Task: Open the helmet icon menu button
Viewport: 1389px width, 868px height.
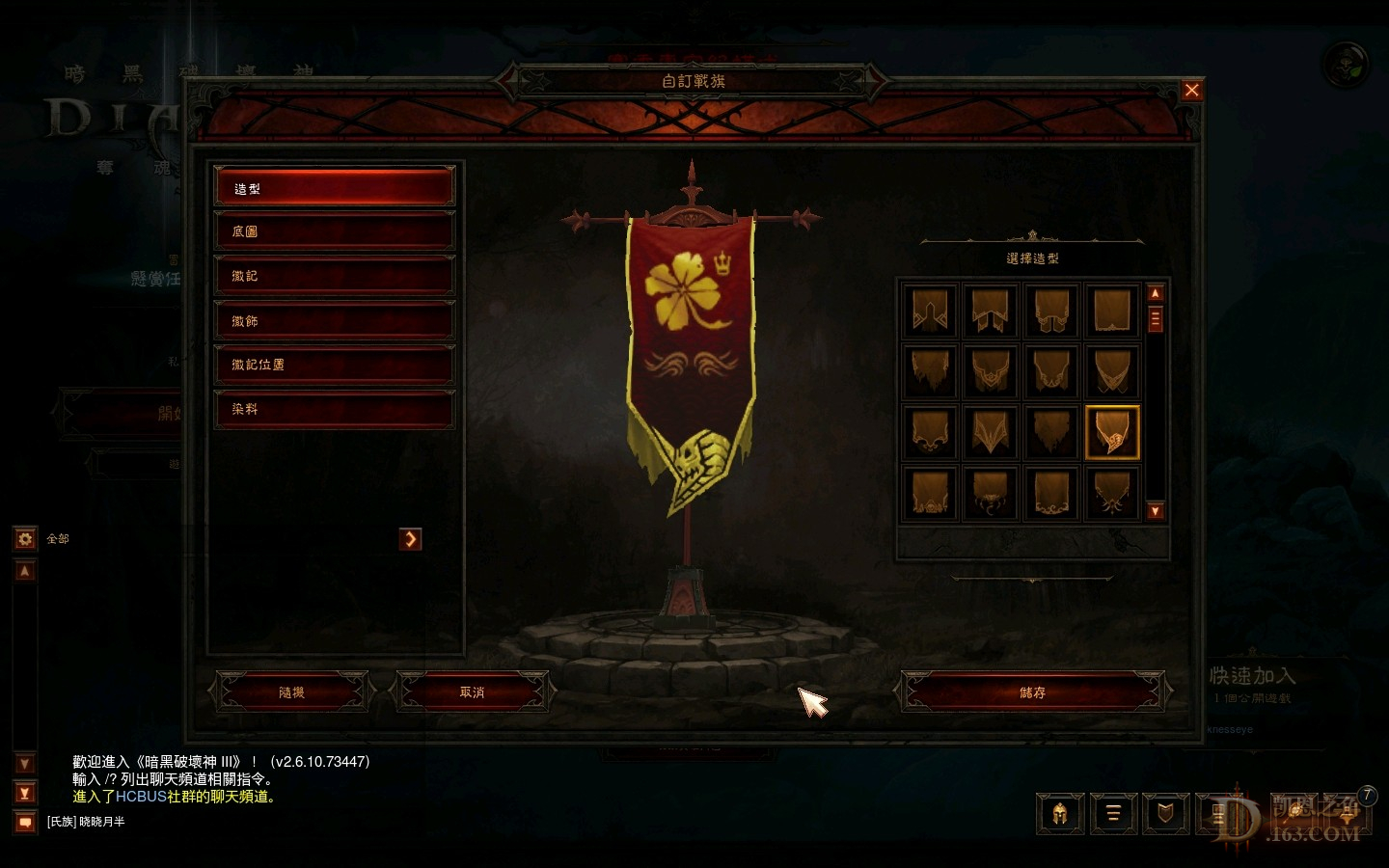Action: 1060,814
